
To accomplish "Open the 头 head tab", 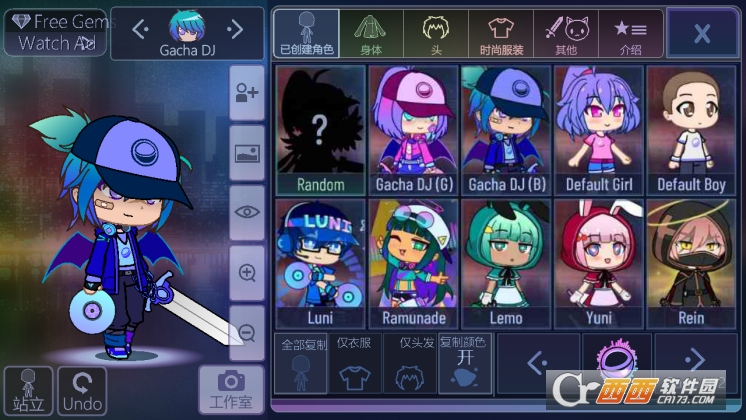I will (435, 33).
